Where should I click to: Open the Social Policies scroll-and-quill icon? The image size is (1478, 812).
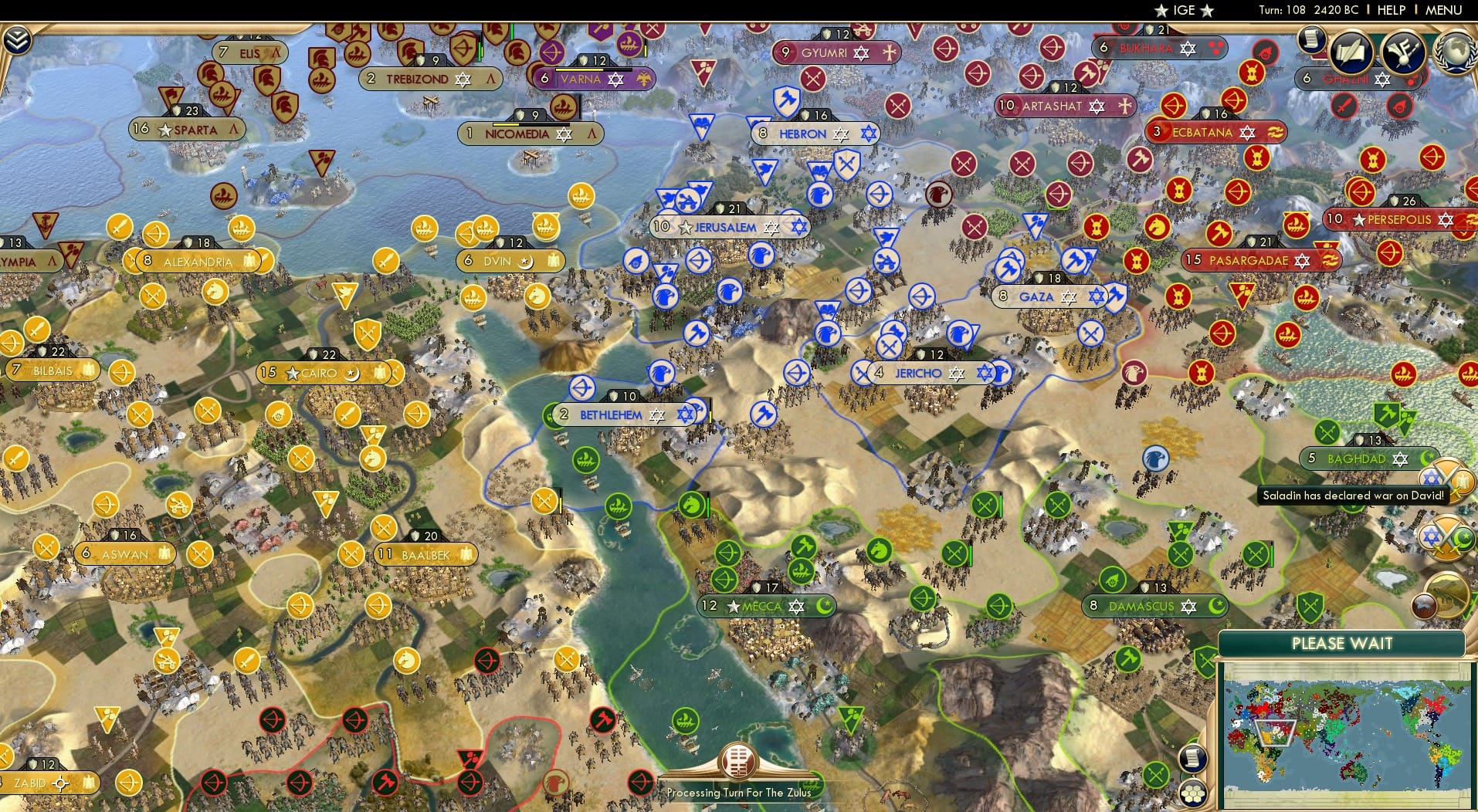coord(1351,52)
